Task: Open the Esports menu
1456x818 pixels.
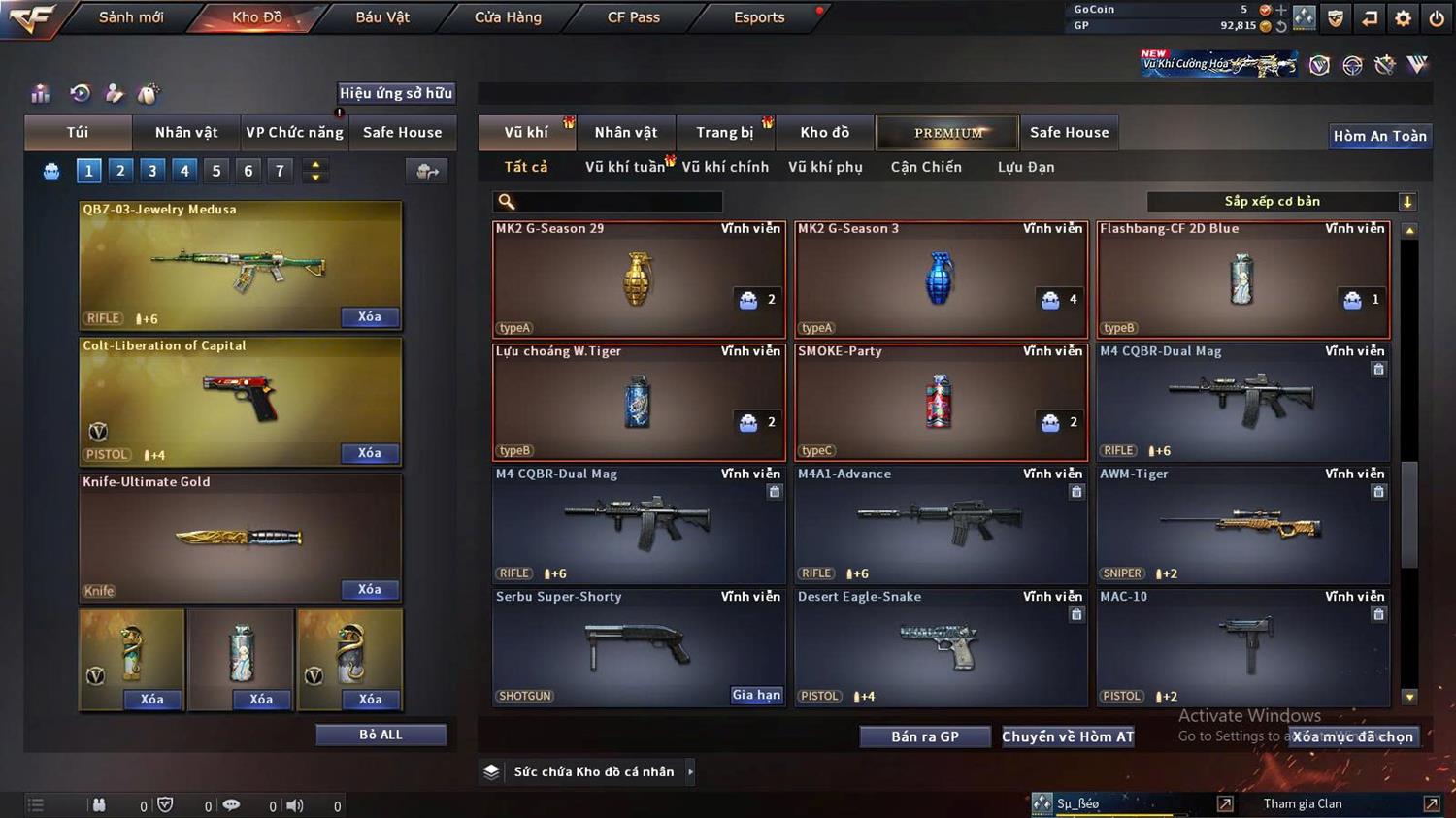Action: (759, 17)
